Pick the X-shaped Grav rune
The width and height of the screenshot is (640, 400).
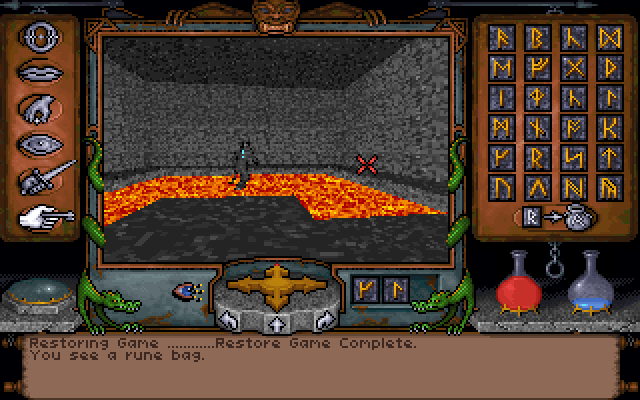tap(574, 69)
